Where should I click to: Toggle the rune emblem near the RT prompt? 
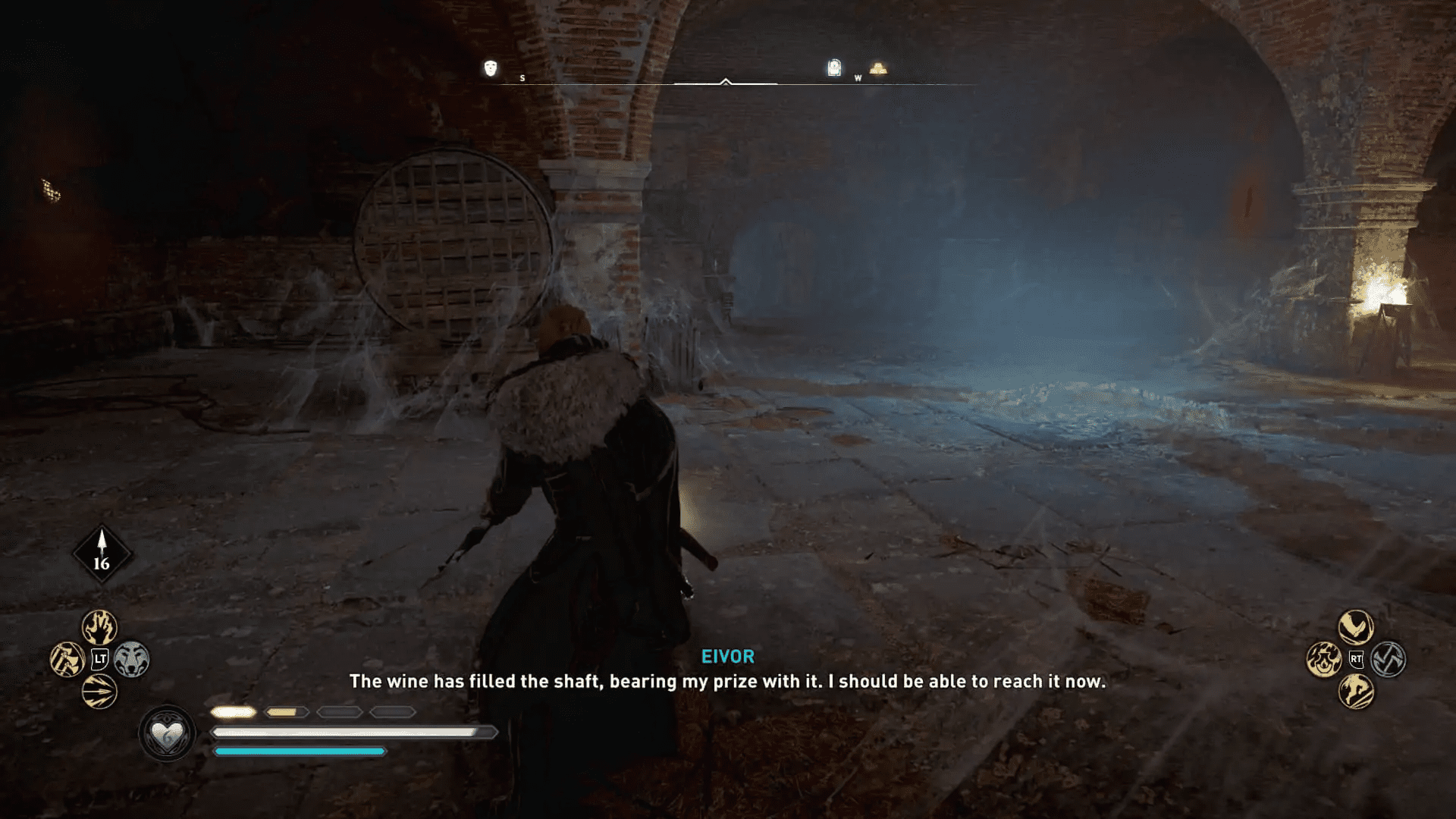(x=1389, y=660)
